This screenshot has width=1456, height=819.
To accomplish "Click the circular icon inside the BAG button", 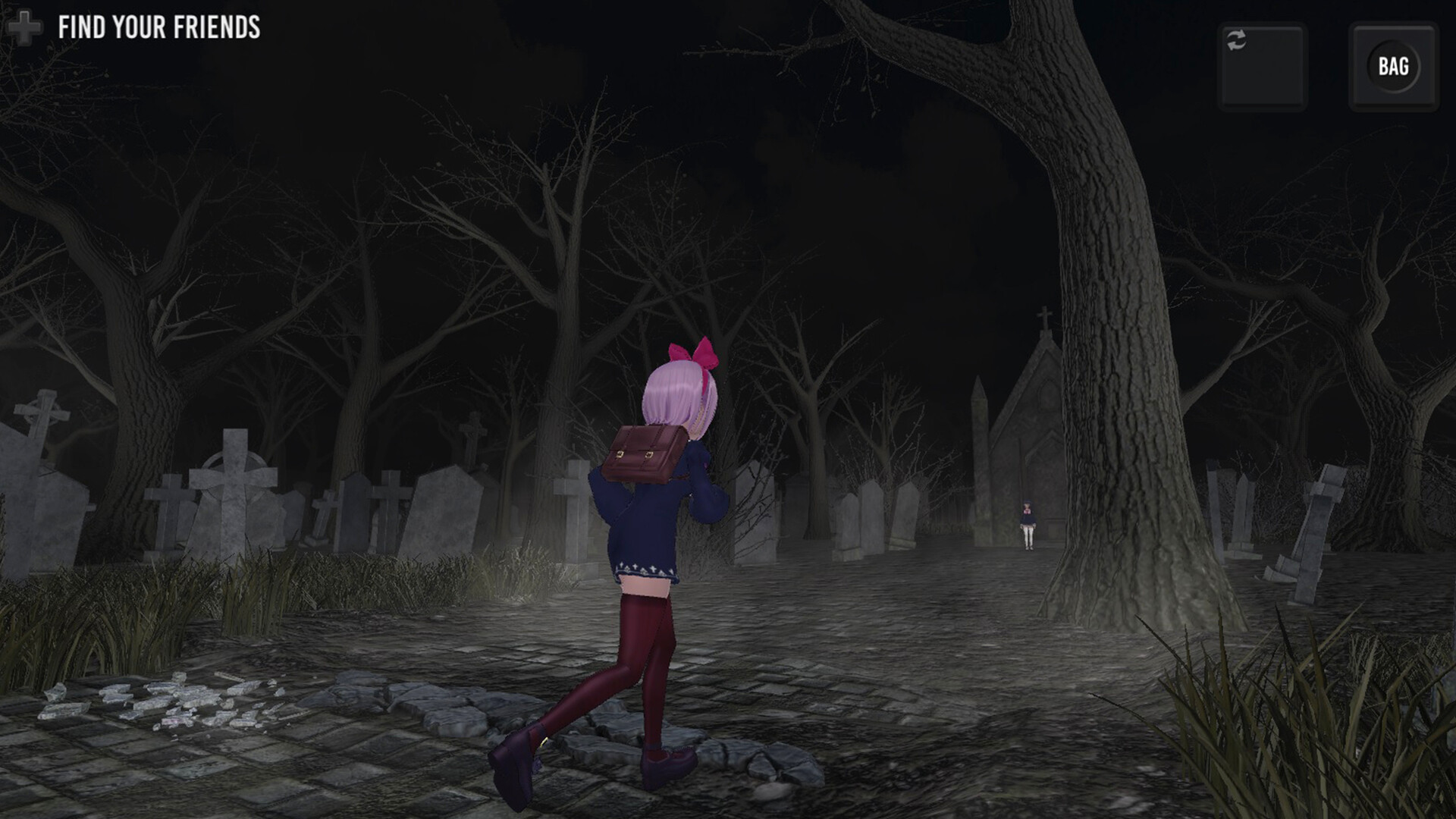I will point(1394,67).
